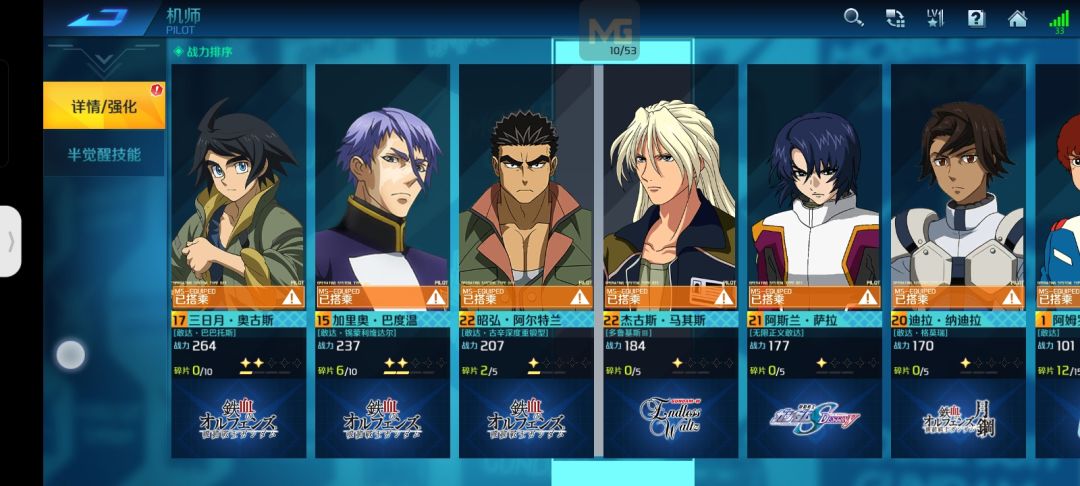Switch to the 详情/强化 tab
Image resolution: width=1080 pixels, height=486 pixels.
[104, 106]
